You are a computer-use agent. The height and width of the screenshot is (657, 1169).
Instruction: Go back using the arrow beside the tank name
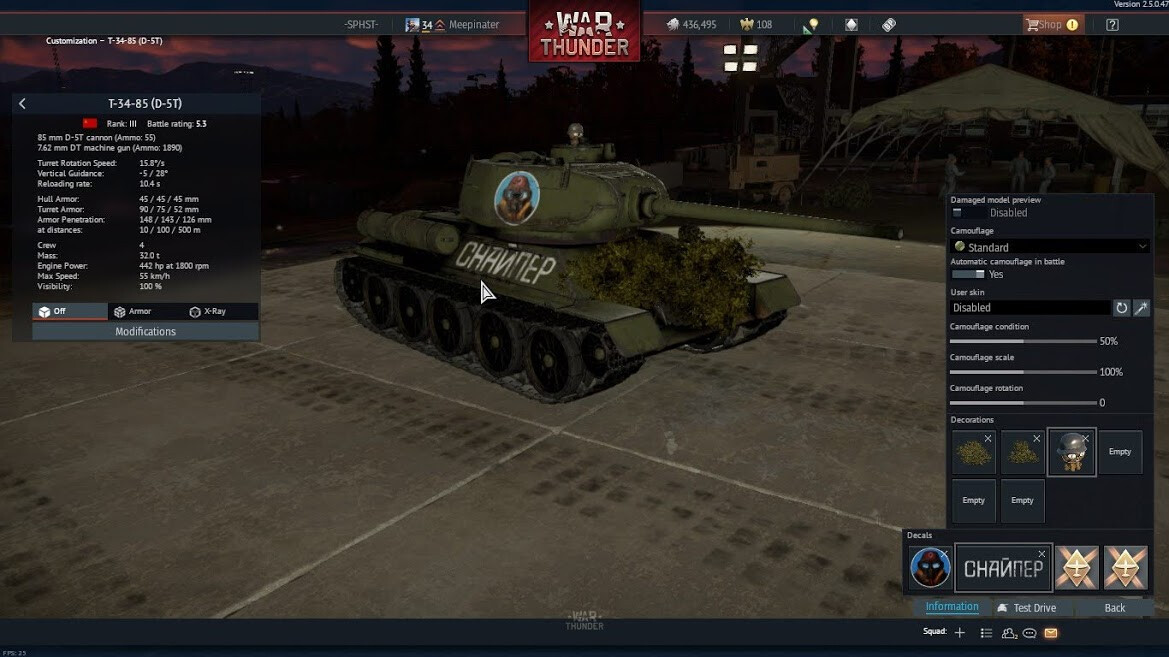click(x=22, y=104)
